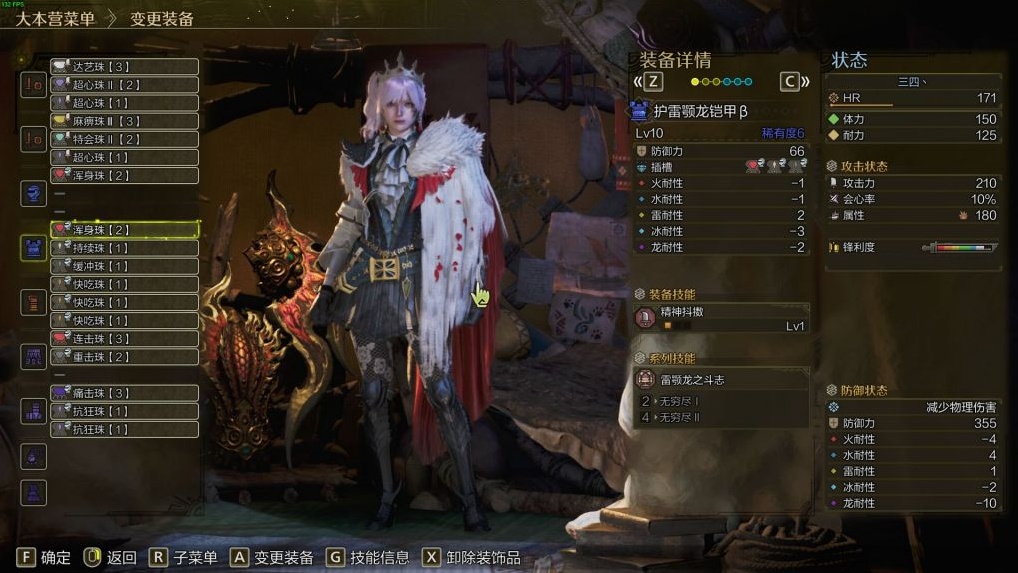Image resolution: width=1018 pixels, height=573 pixels.
Task: Select the helmet equipment slot icon
Action: point(34,194)
